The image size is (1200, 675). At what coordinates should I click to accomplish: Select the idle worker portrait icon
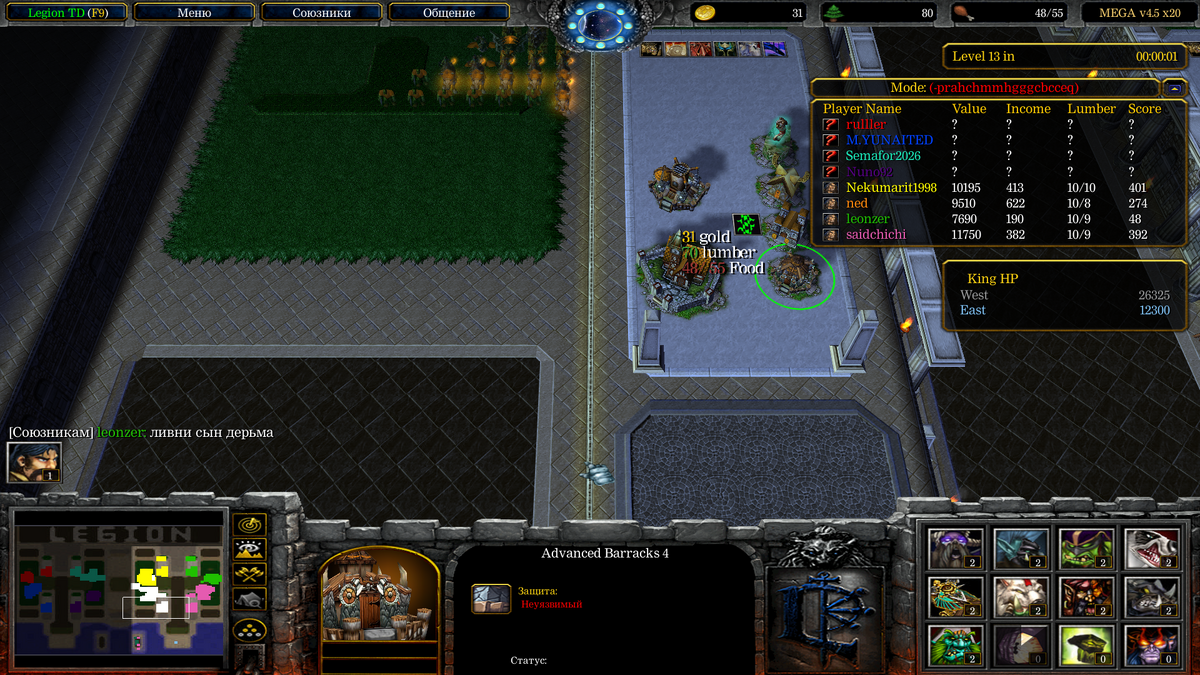[34, 462]
